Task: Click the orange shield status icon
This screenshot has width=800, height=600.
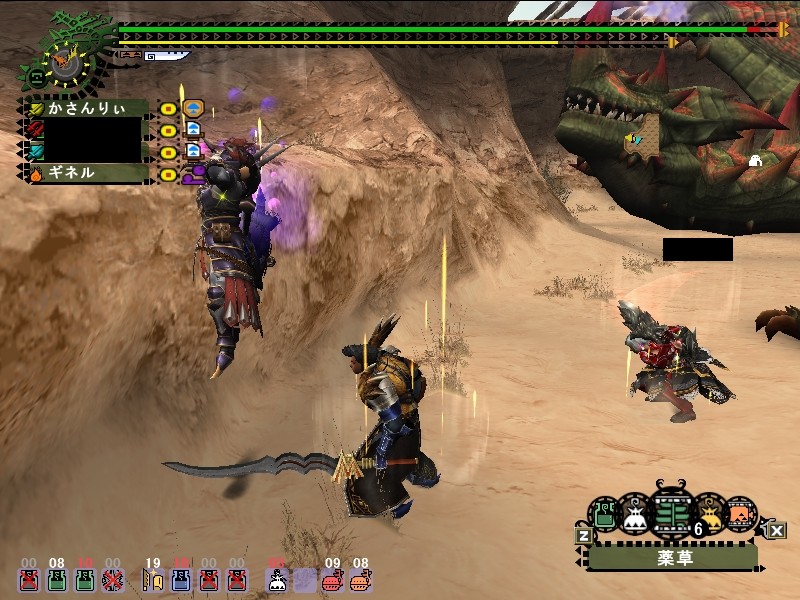Action: pyautogui.click(x=195, y=108)
